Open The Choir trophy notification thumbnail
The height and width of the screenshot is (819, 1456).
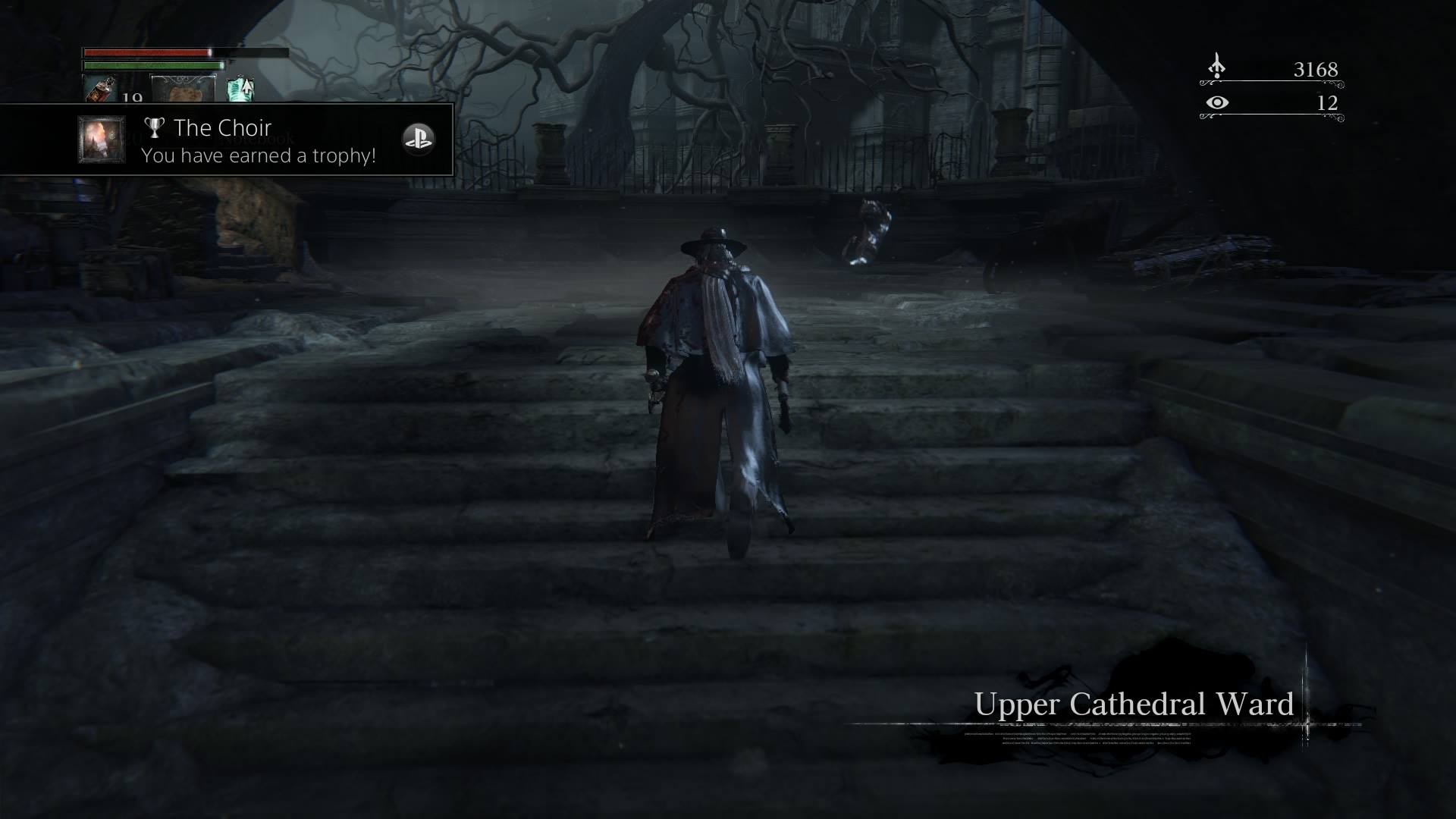click(x=102, y=140)
